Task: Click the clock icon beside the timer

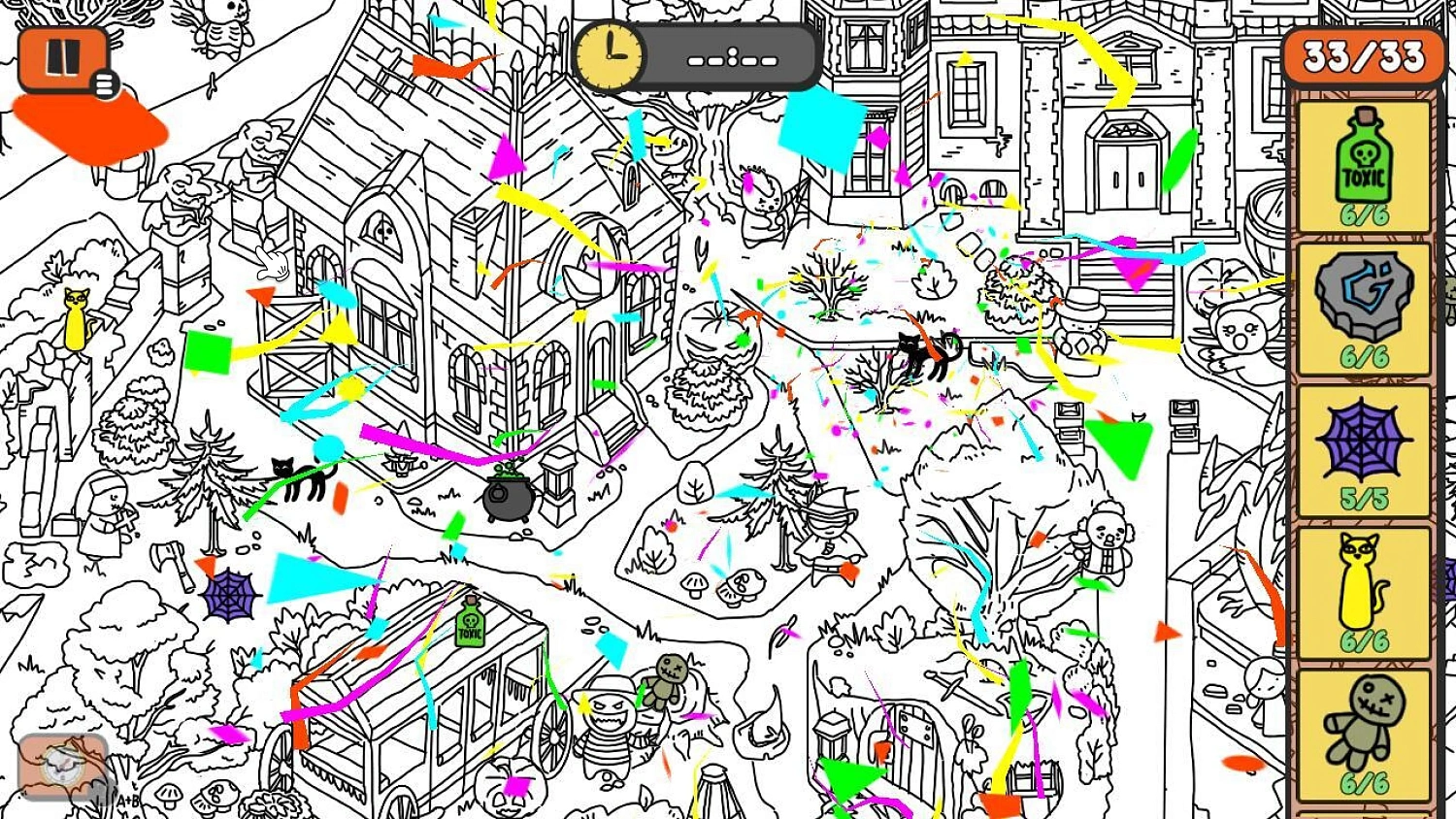Action: (x=612, y=56)
